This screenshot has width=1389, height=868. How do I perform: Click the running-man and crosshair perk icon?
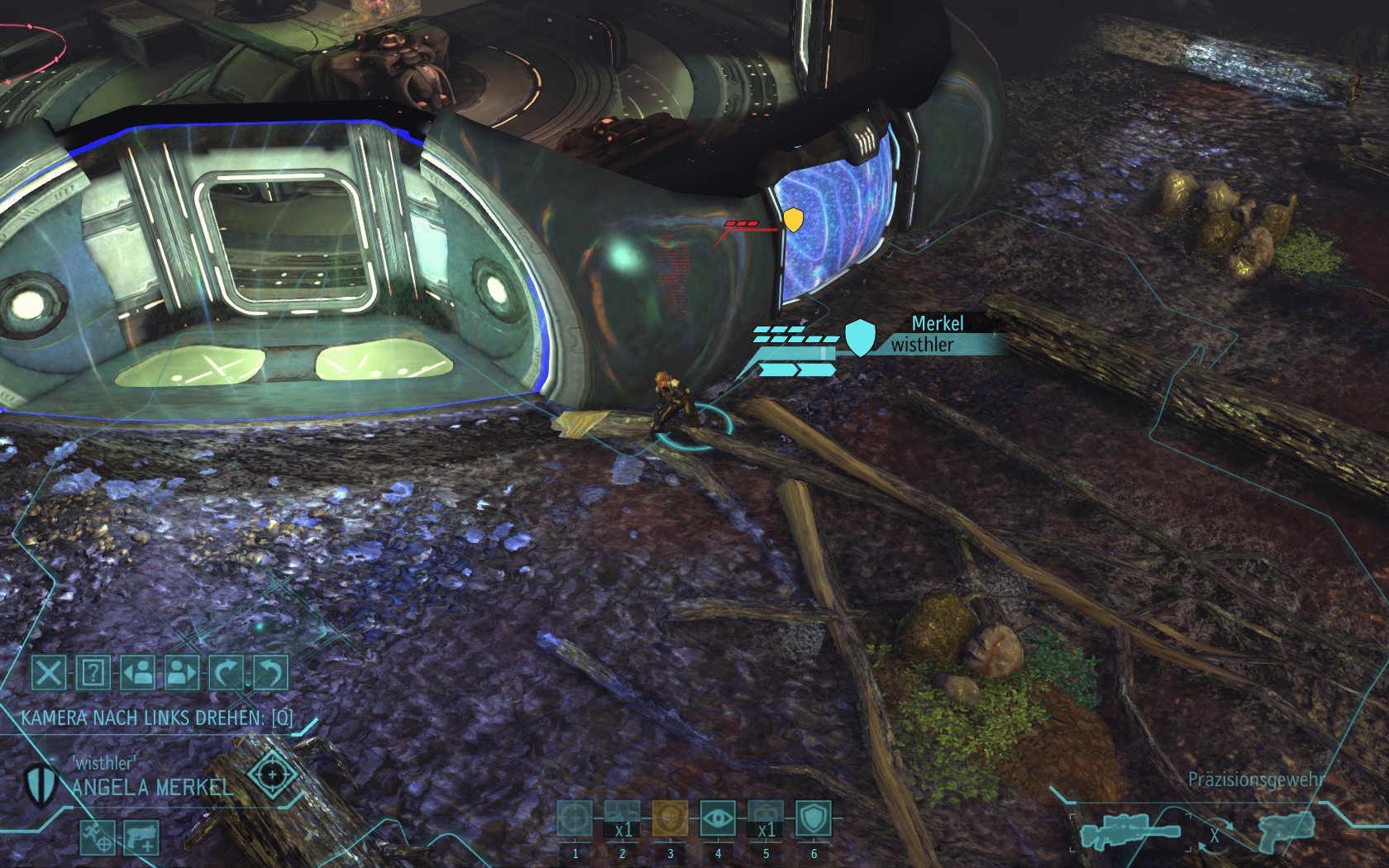click(97, 837)
